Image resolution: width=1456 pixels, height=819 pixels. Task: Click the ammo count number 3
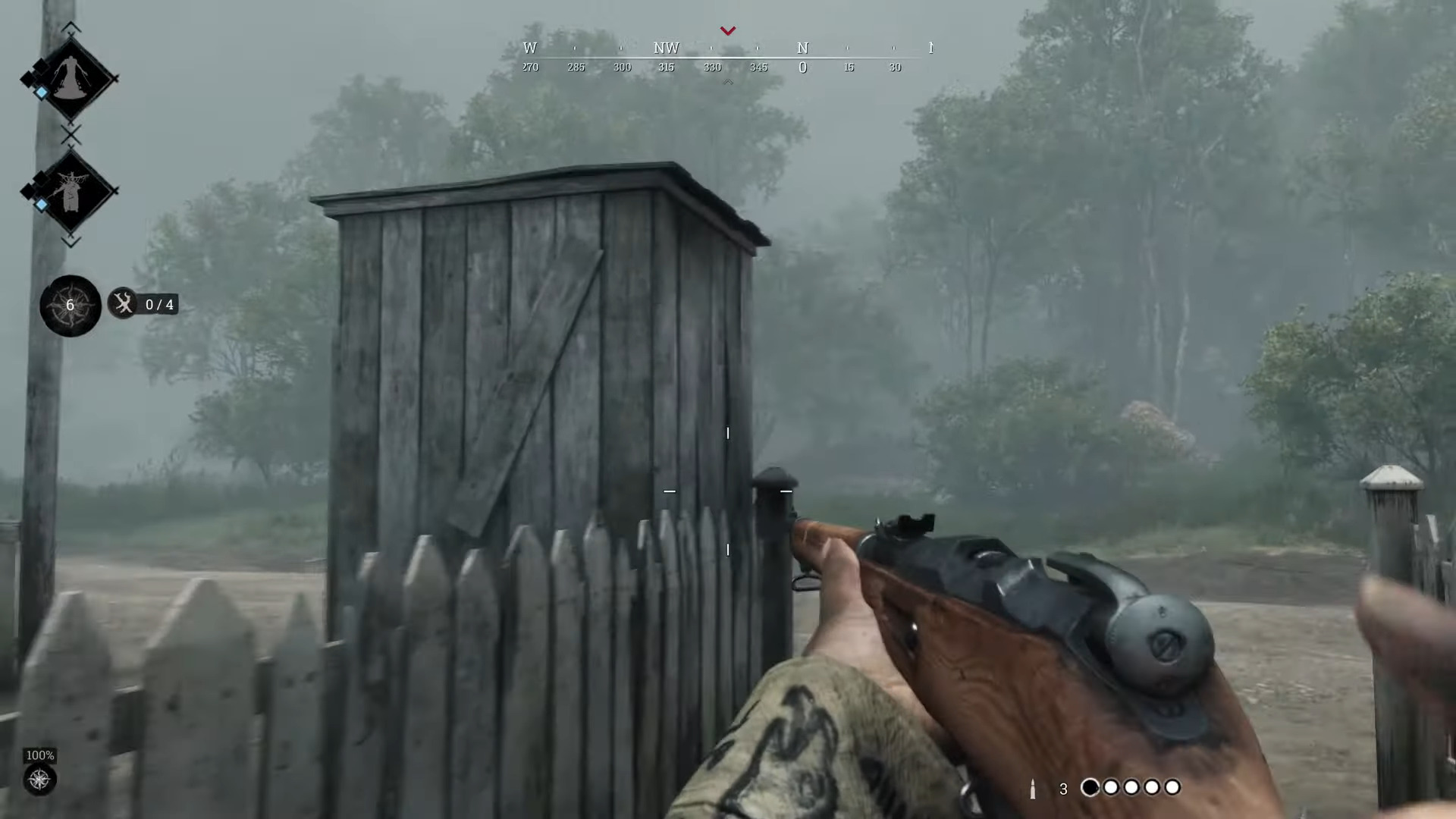tap(1063, 789)
